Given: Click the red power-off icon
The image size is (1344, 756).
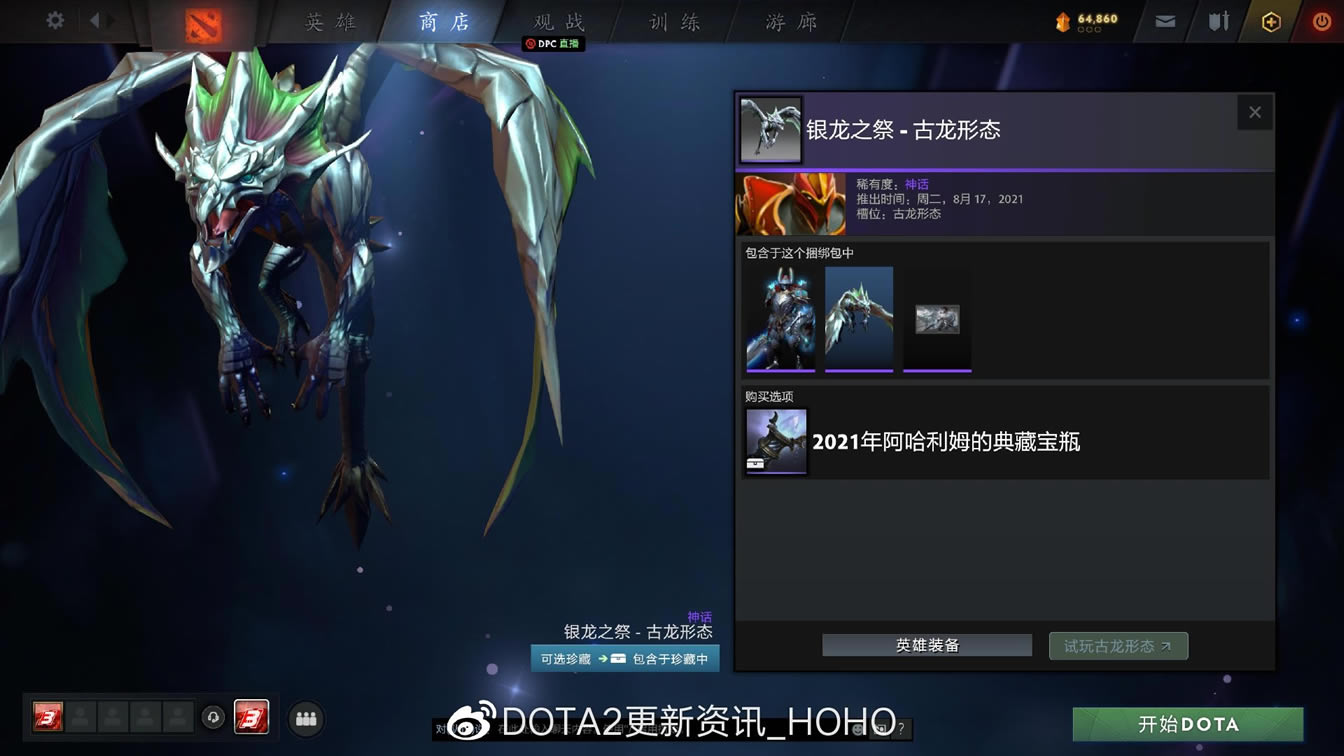Looking at the screenshot, I should click(x=1320, y=20).
